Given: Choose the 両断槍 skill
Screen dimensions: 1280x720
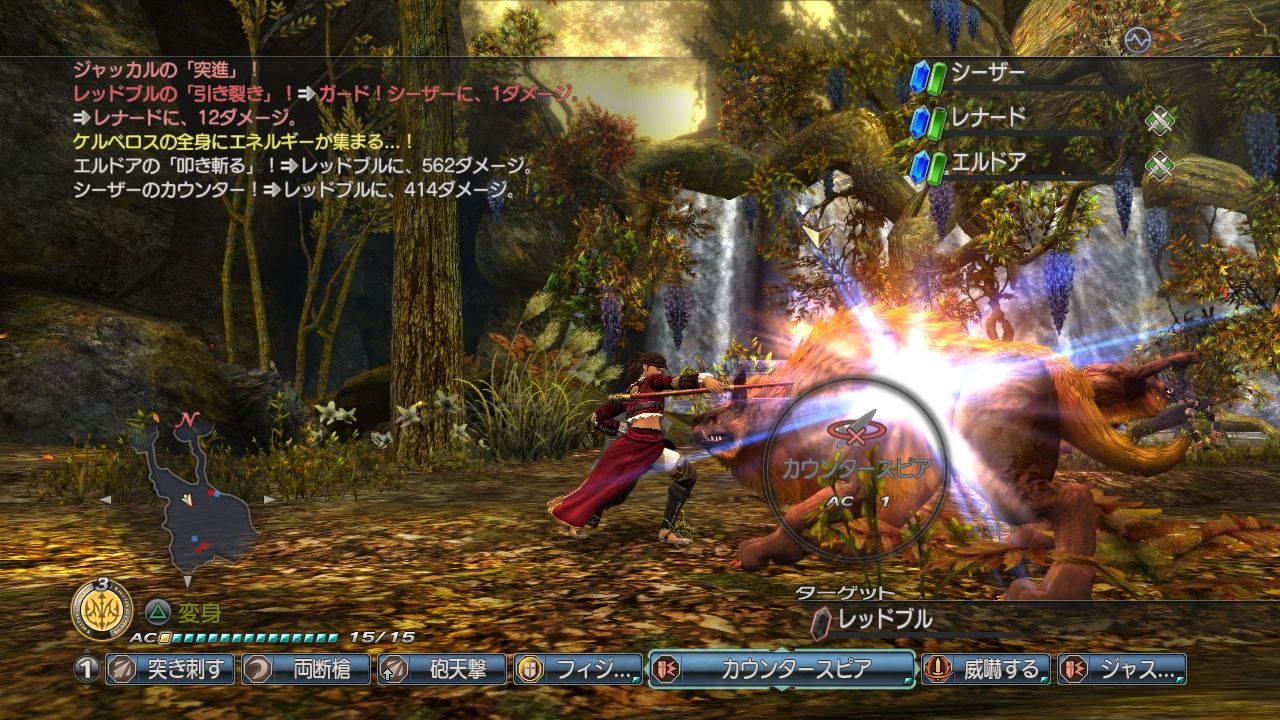Looking at the screenshot, I should point(306,669).
